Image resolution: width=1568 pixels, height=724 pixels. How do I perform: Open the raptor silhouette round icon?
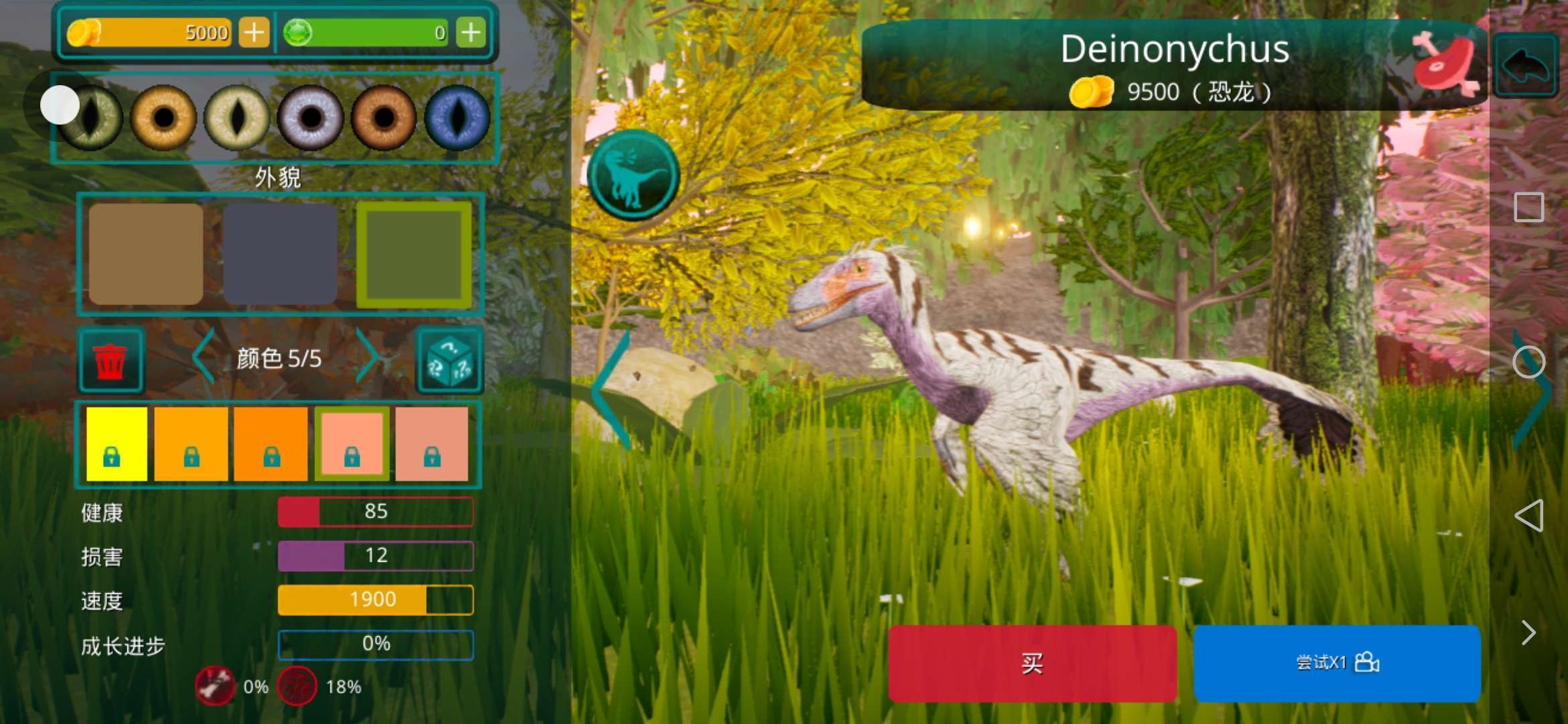pos(633,176)
